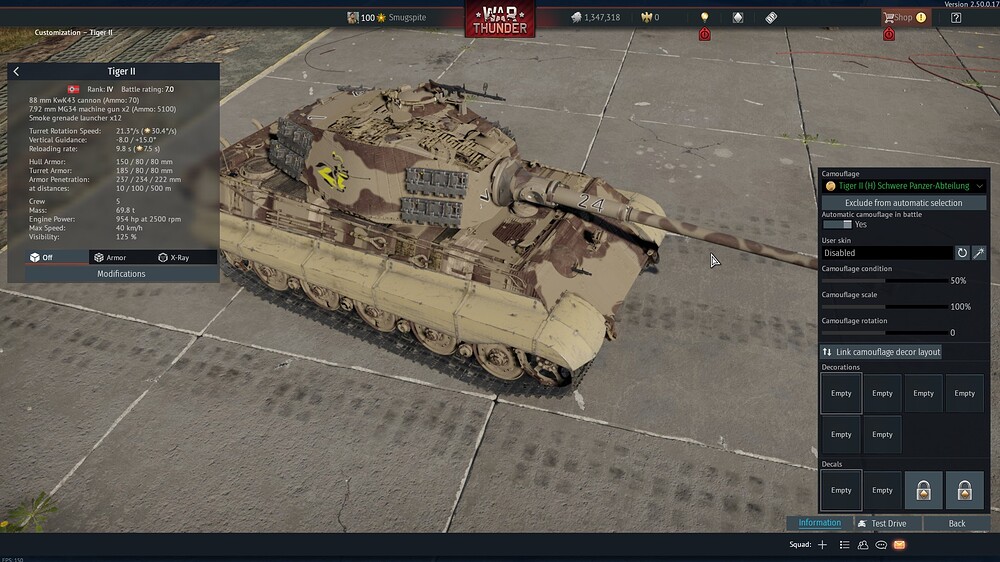Refresh the user skin list
Viewport: 1000px width, 562px height.
pyautogui.click(x=962, y=253)
